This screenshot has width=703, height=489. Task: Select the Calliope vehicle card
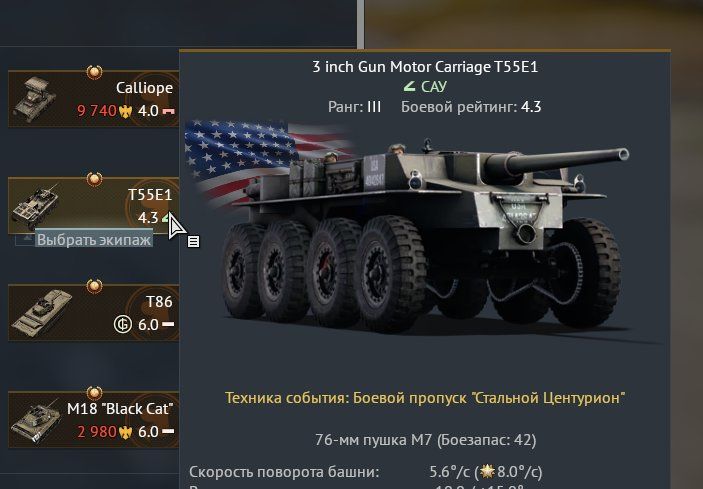(x=93, y=97)
